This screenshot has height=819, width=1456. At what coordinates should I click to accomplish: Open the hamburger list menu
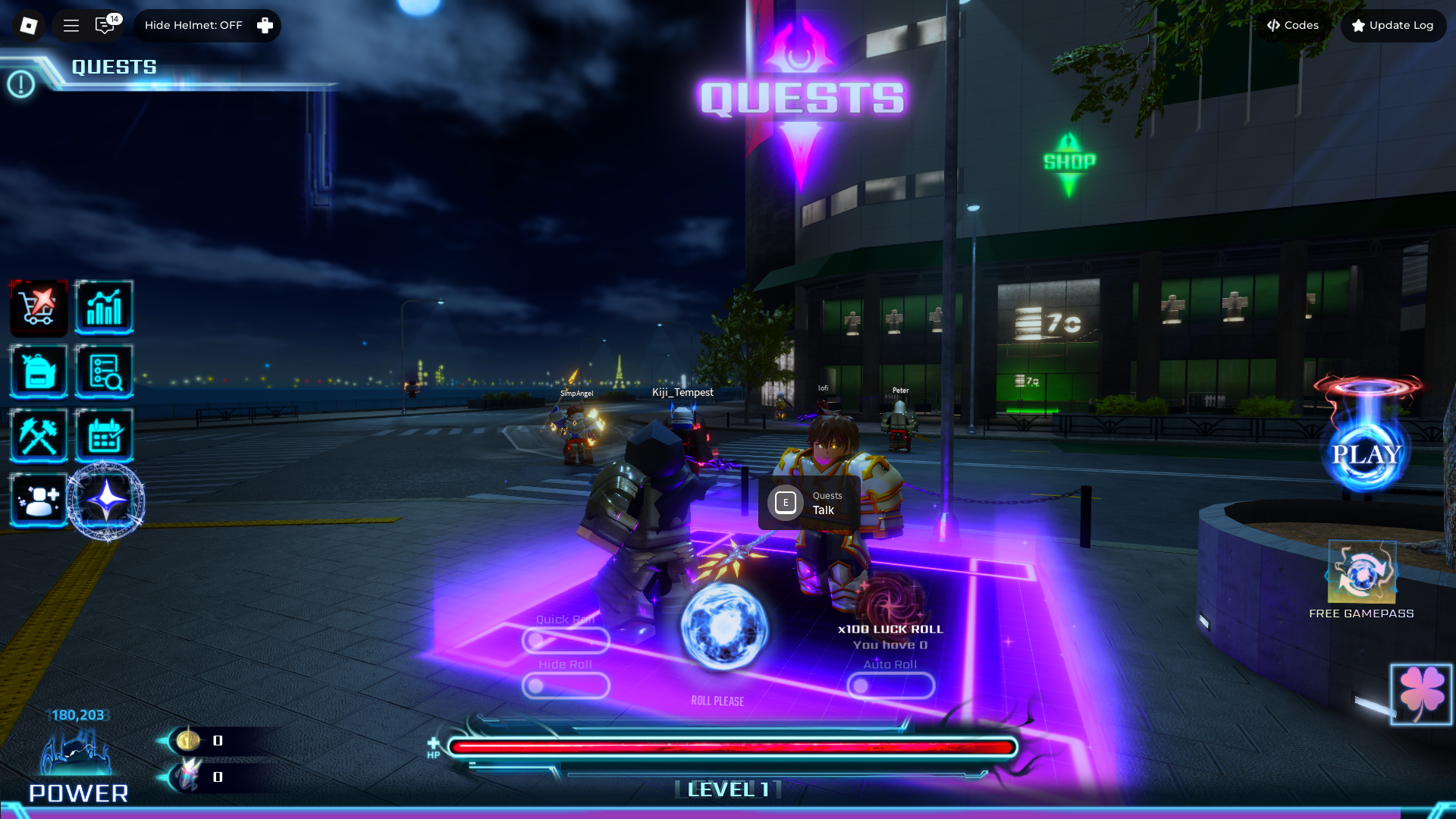pyautogui.click(x=71, y=26)
